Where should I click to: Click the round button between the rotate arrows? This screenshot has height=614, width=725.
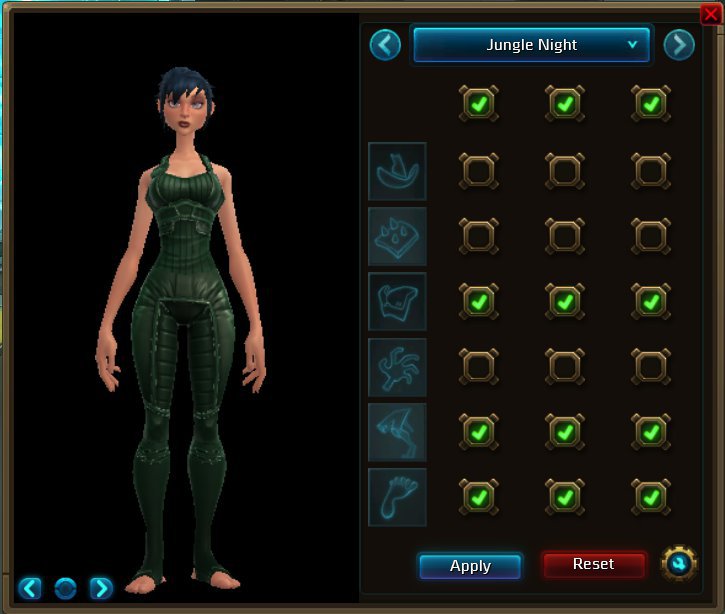(x=66, y=587)
